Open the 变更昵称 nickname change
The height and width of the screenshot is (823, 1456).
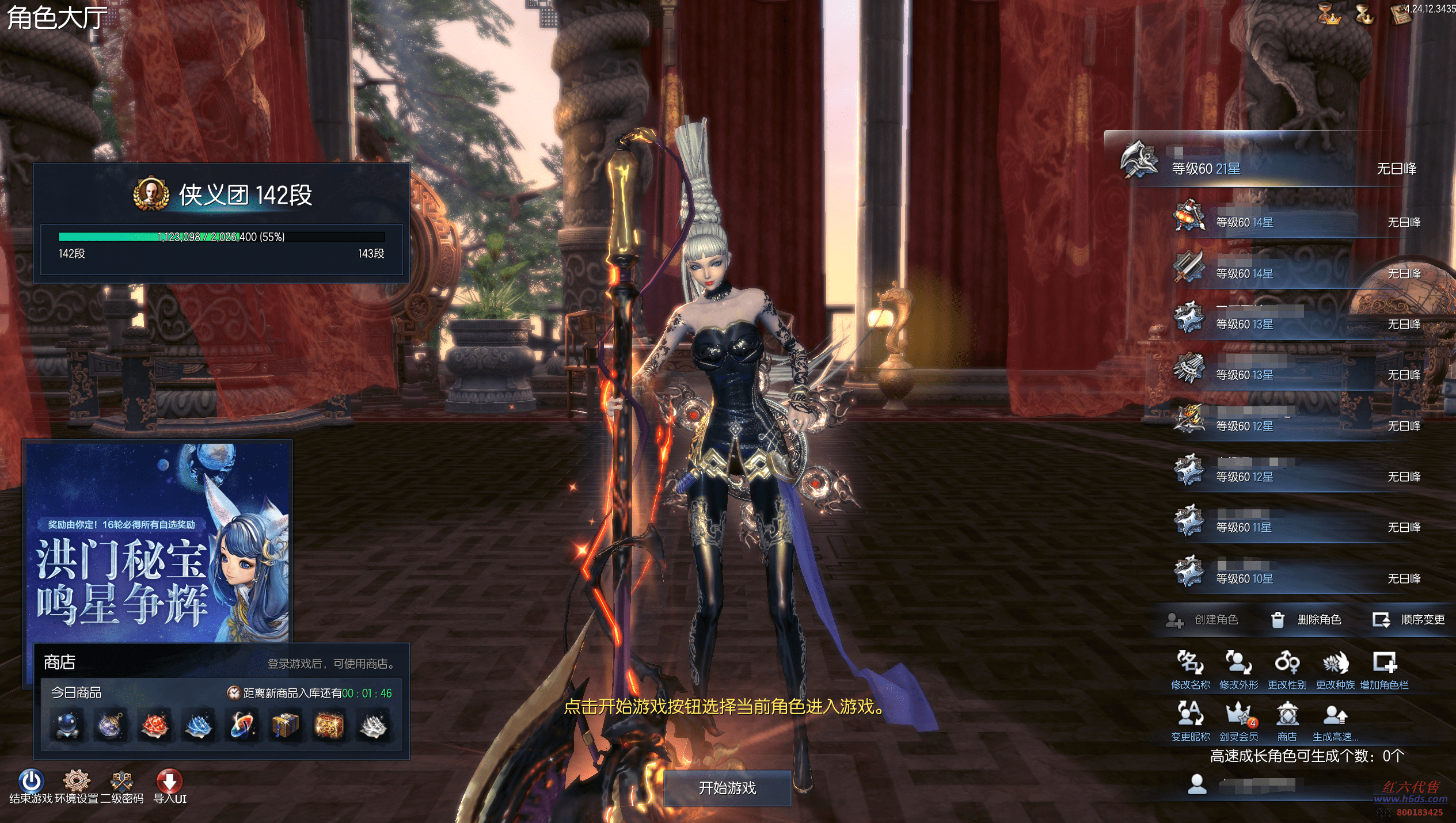click(x=1190, y=721)
